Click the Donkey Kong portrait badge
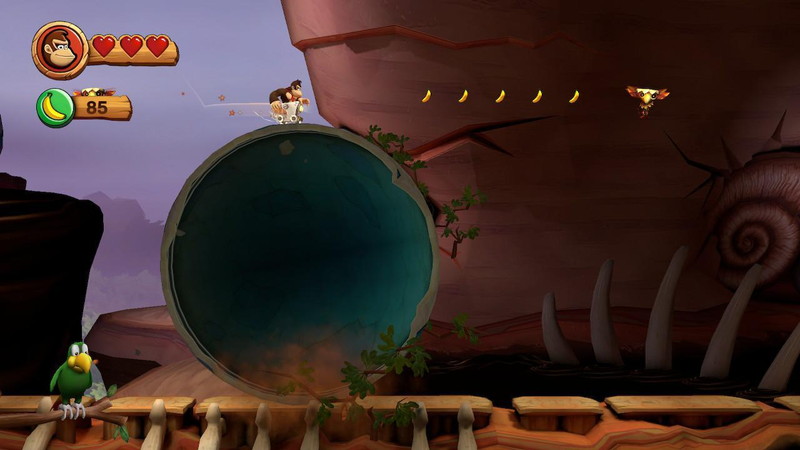The image size is (800, 450). tap(60, 49)
